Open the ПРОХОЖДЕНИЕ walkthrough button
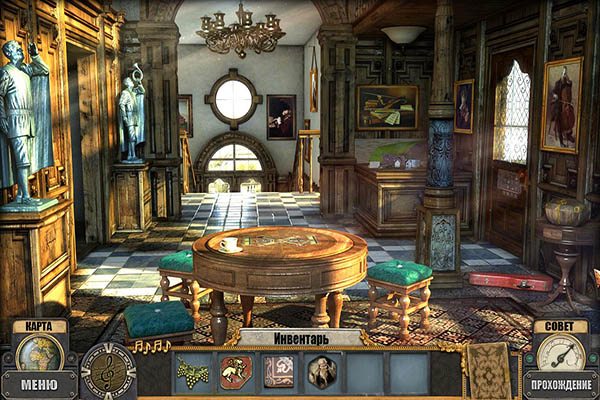 (560, 384)
